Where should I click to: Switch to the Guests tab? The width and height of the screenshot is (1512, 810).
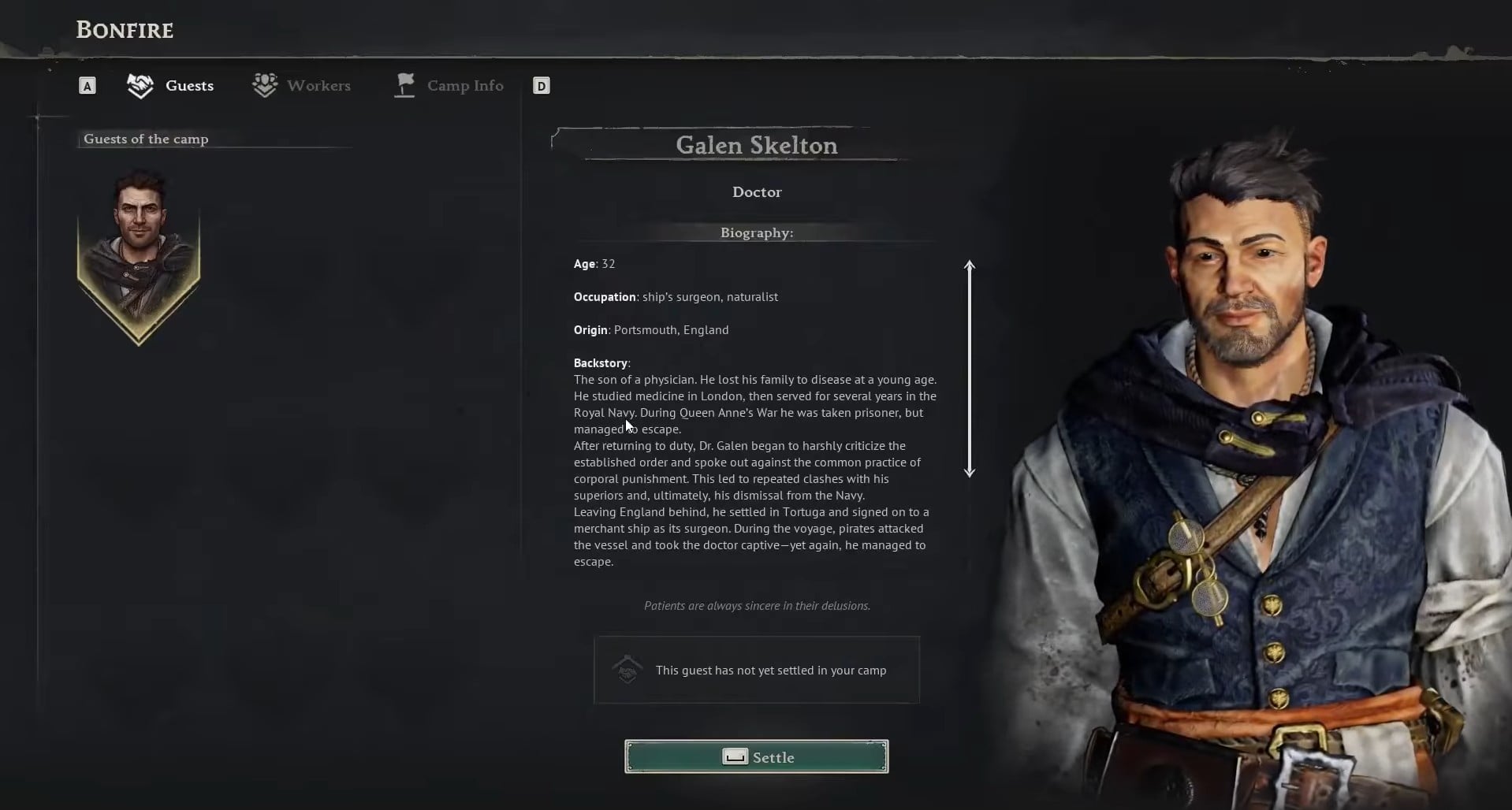pos(171,86)
